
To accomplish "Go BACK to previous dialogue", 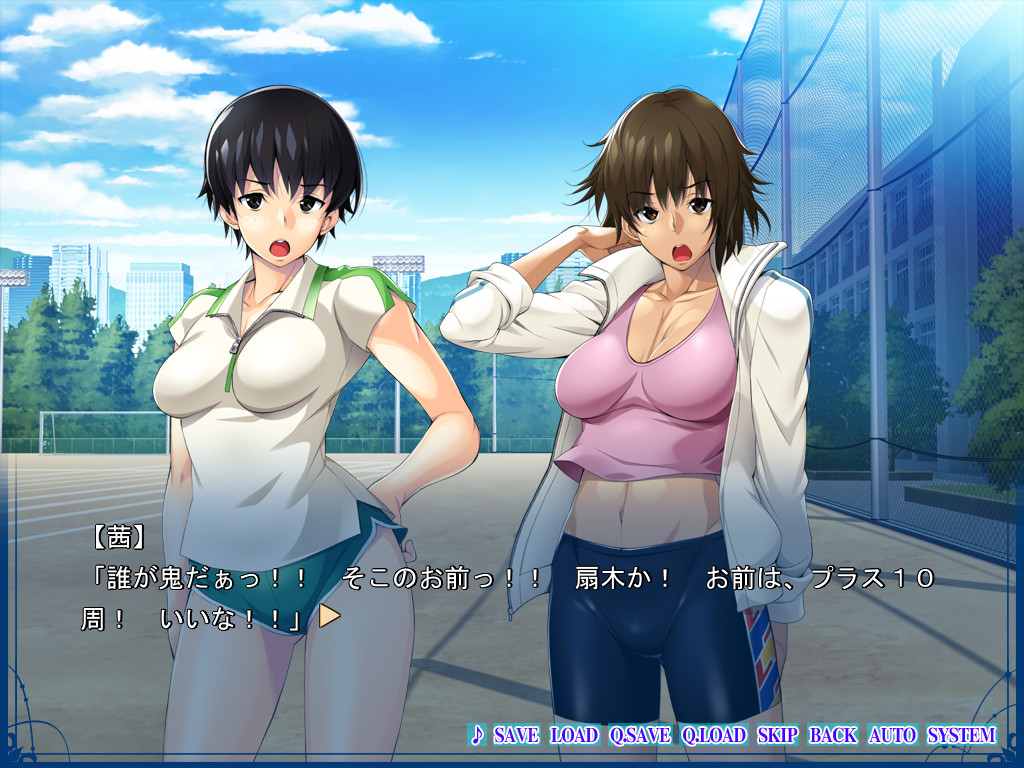I will (833, 735).
